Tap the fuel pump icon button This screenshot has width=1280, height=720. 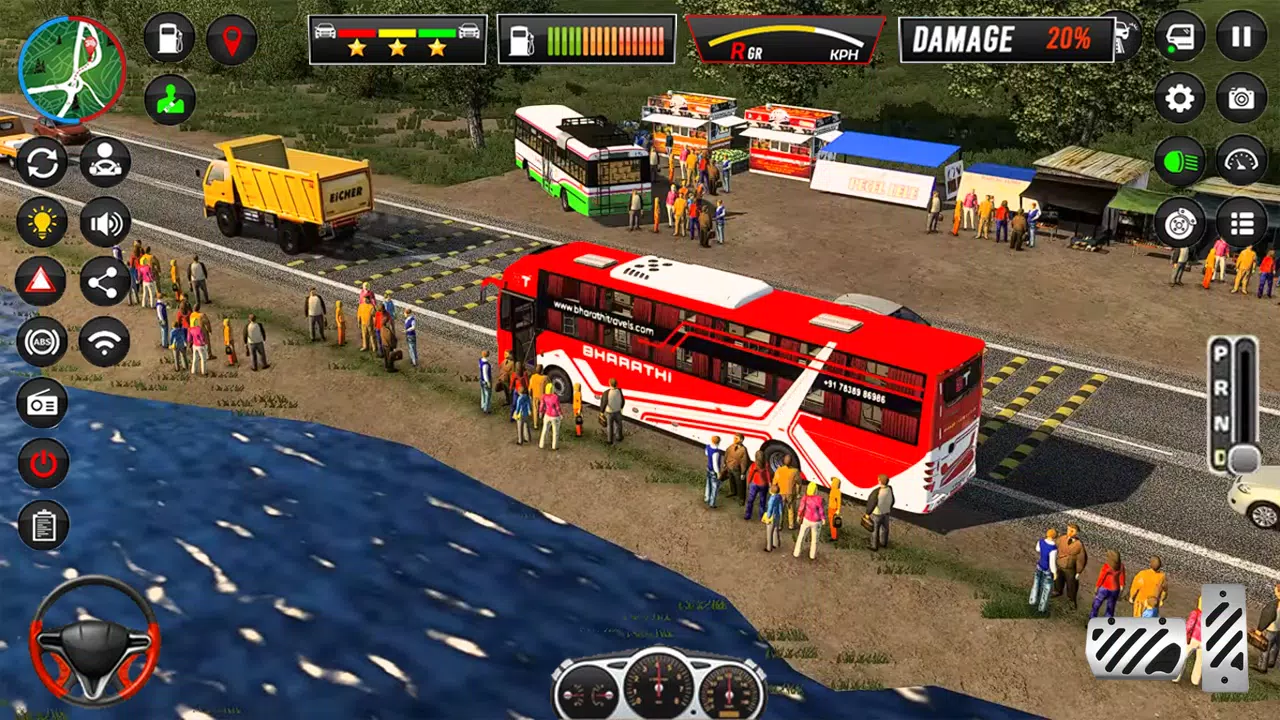click(x=169, y=38)
